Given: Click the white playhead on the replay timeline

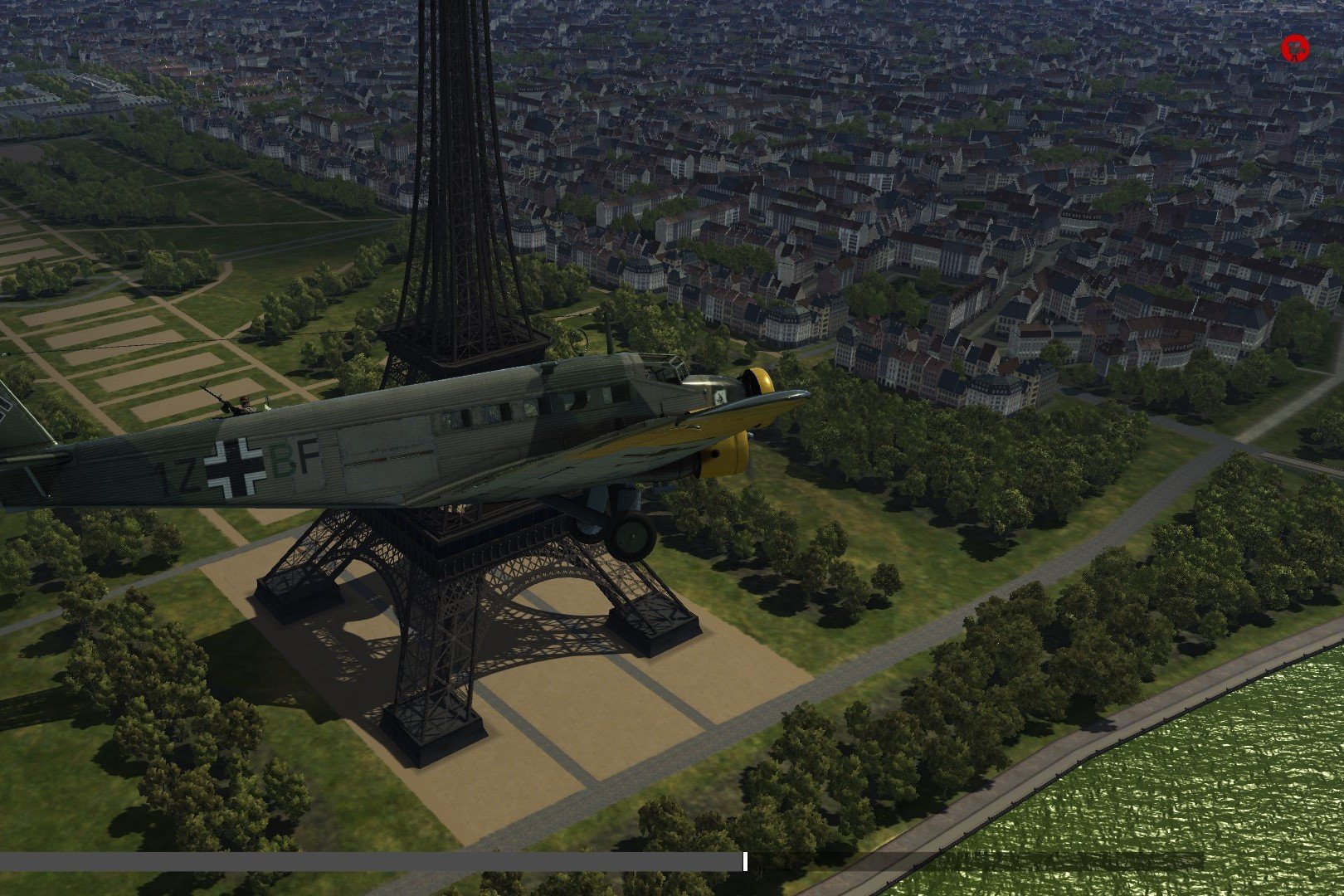Looking at the screenshot, I should pyautogui.click(x=745, y=862).
